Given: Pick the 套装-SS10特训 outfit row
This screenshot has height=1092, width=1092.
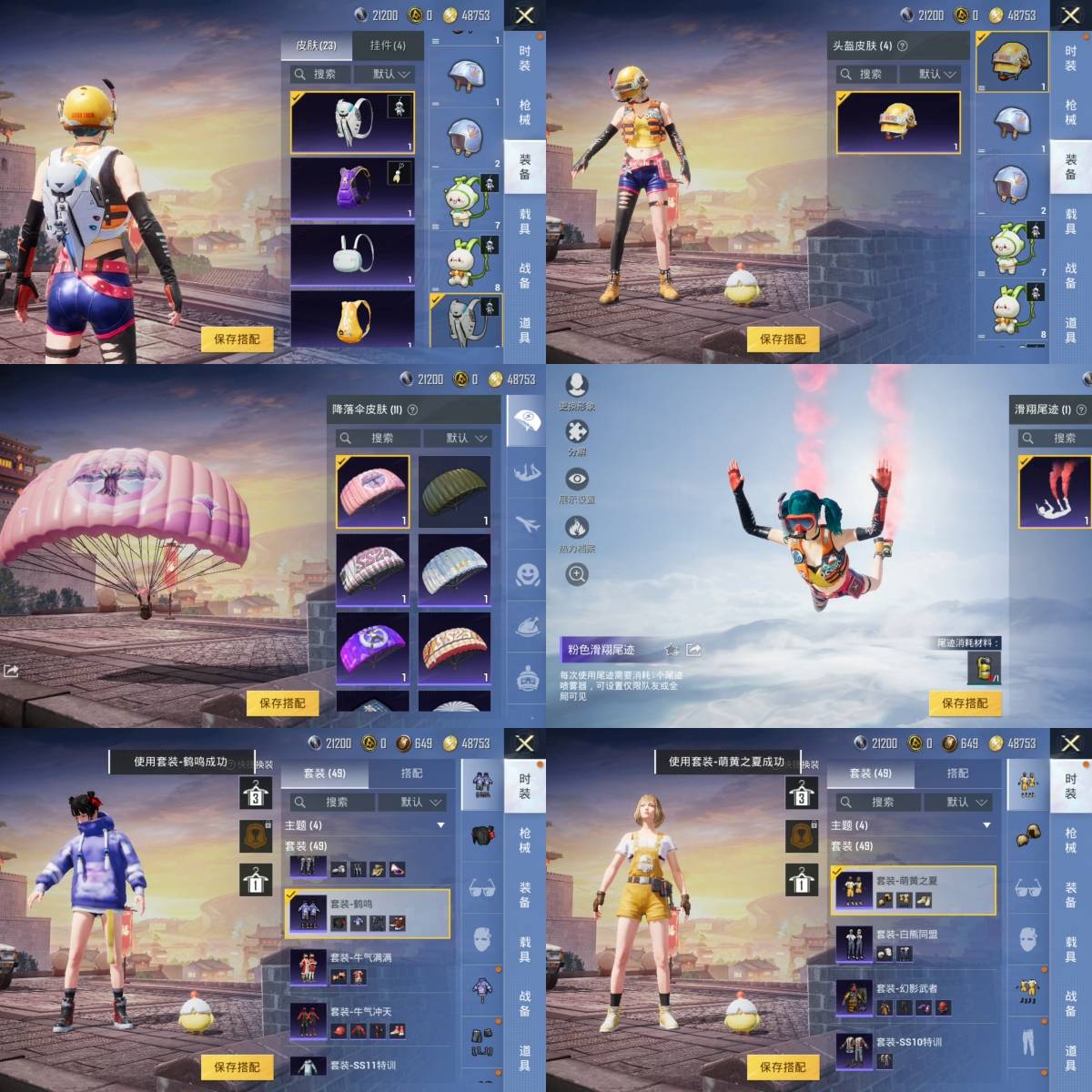Looking at the screenshot, I should click(913, 1051).
